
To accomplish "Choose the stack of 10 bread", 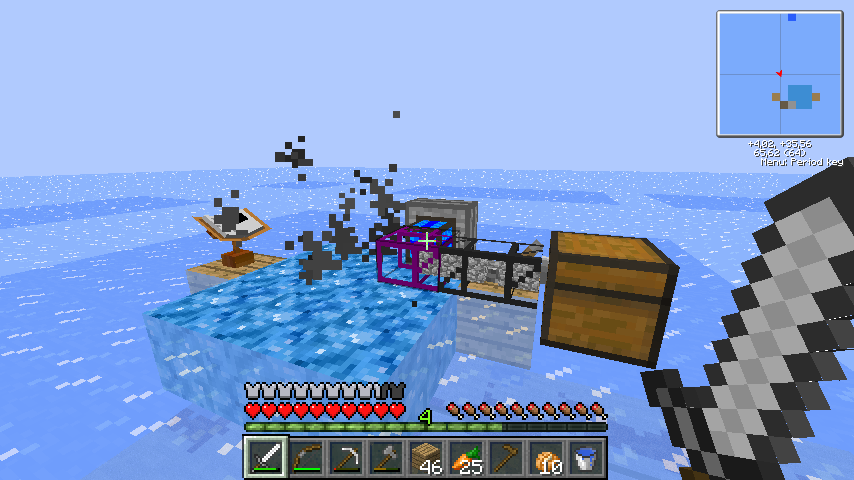I will 547,458.
